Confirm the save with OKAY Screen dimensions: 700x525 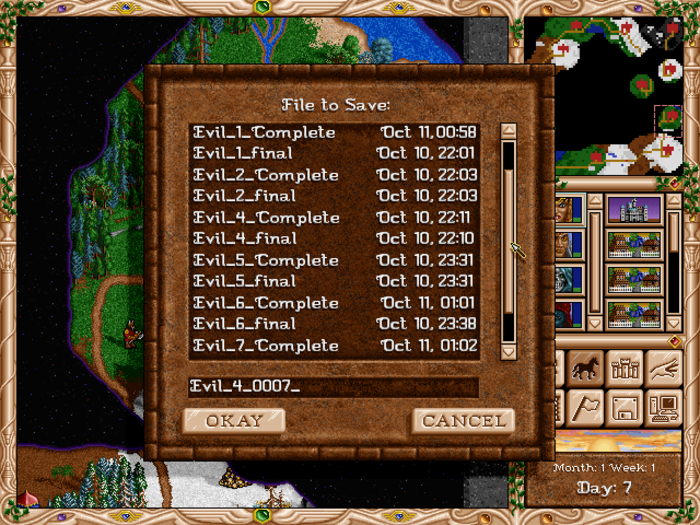(x=234, y=420)
